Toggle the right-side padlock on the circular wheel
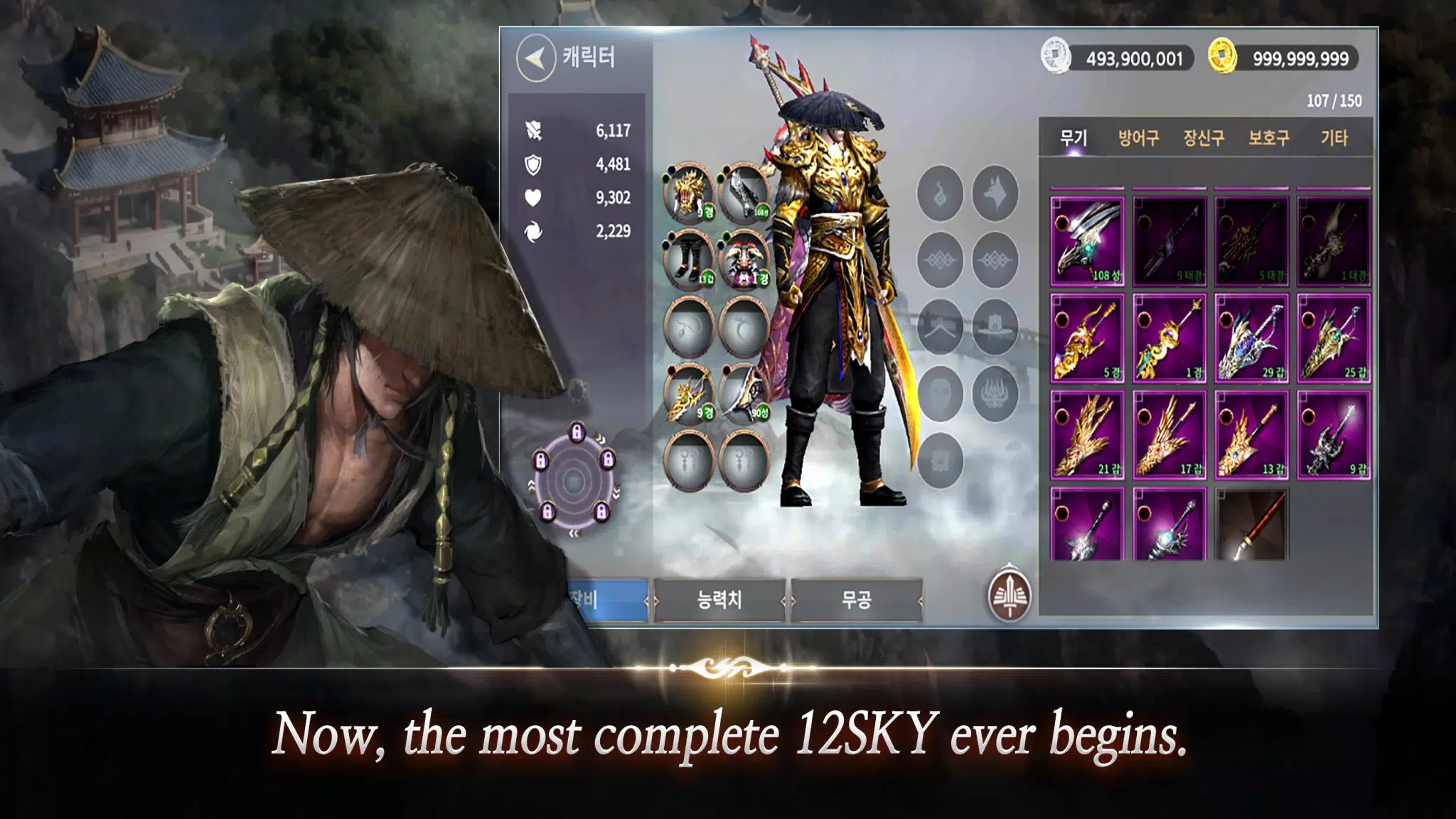 click(x=608, y=459)
